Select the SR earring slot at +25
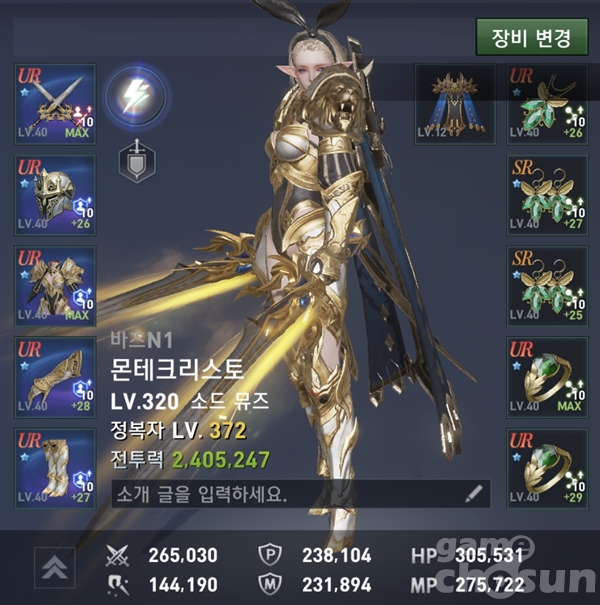 (546, 287)
